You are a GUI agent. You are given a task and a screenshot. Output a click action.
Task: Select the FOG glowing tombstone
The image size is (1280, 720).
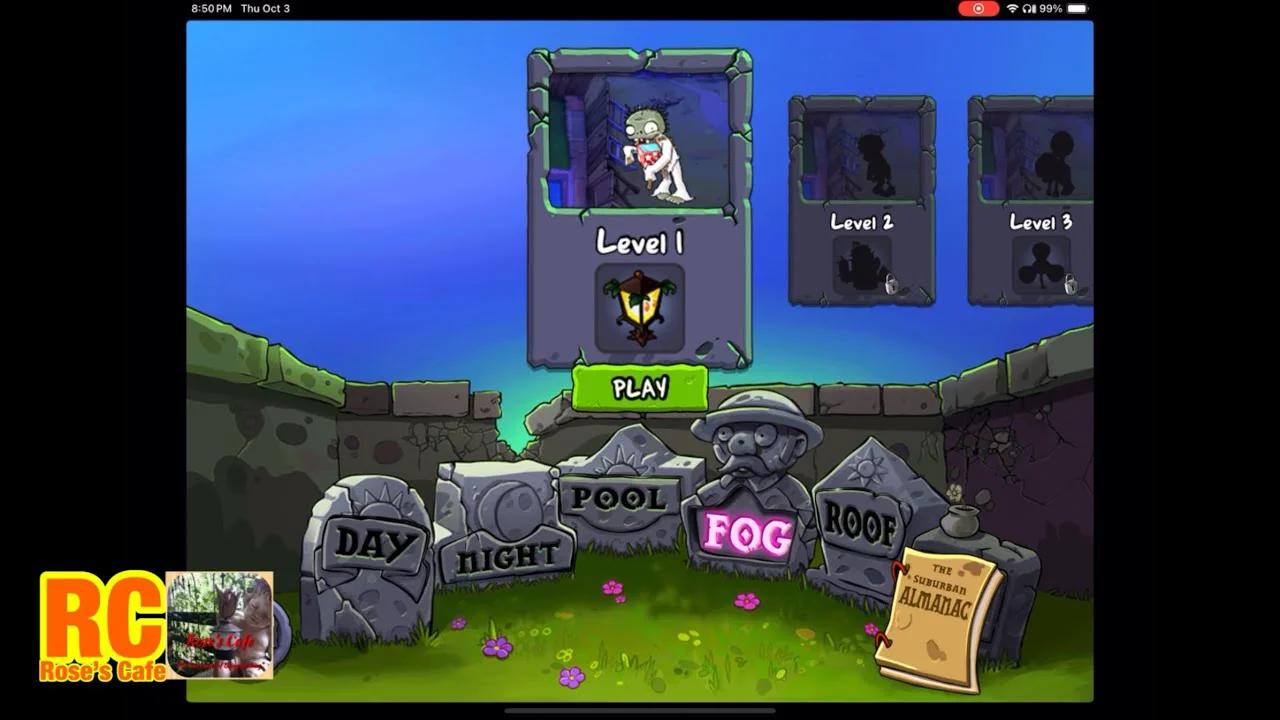pos(746,532)
